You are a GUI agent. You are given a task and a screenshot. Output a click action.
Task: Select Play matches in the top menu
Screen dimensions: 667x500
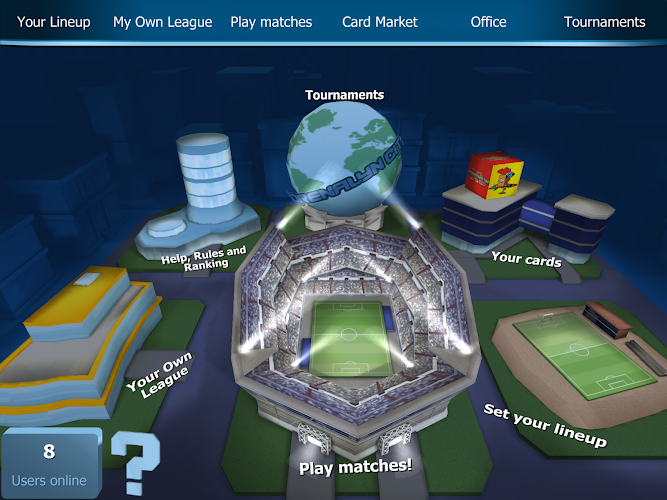point(271,22)
